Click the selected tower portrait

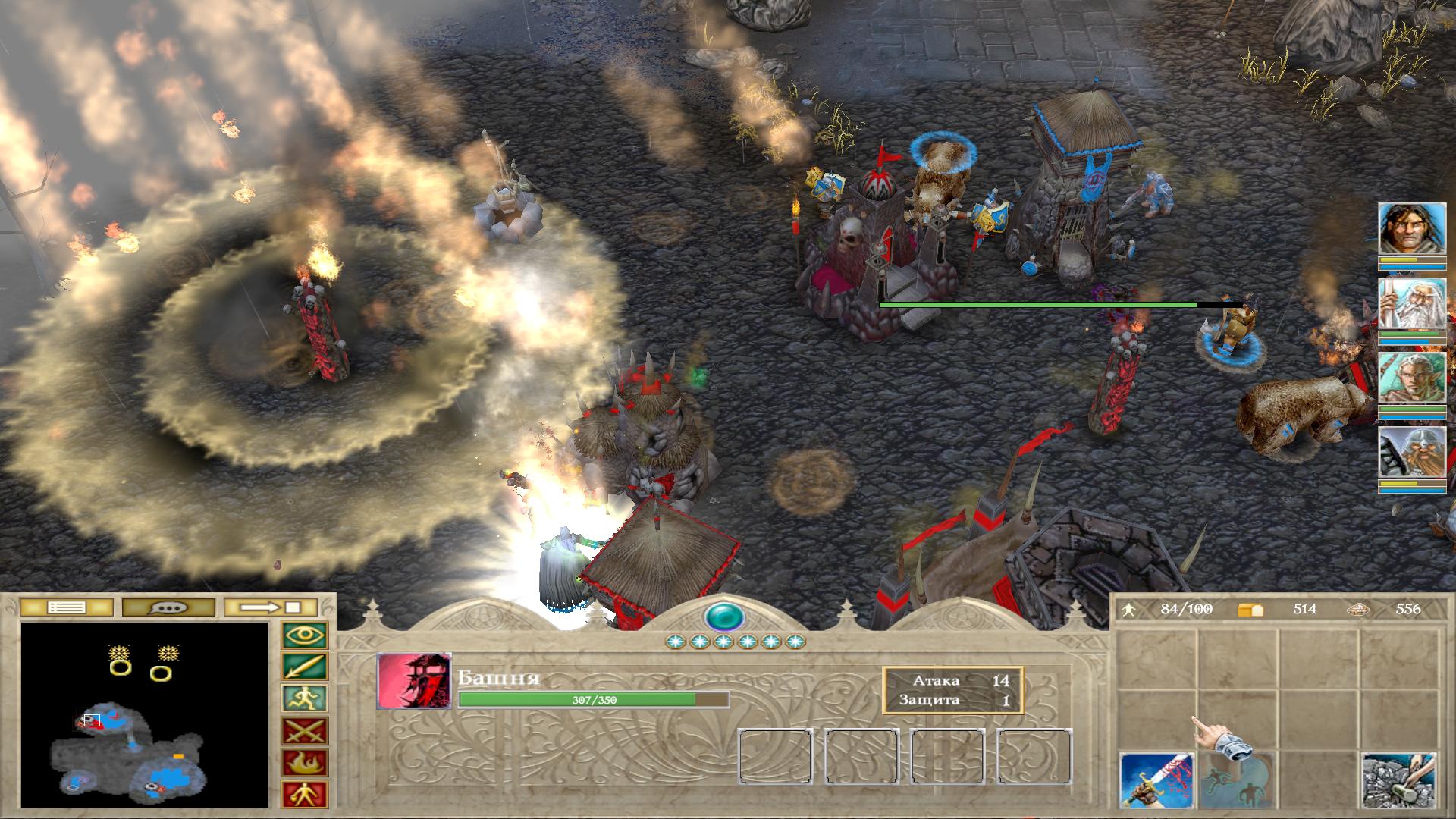click(414, 680)
